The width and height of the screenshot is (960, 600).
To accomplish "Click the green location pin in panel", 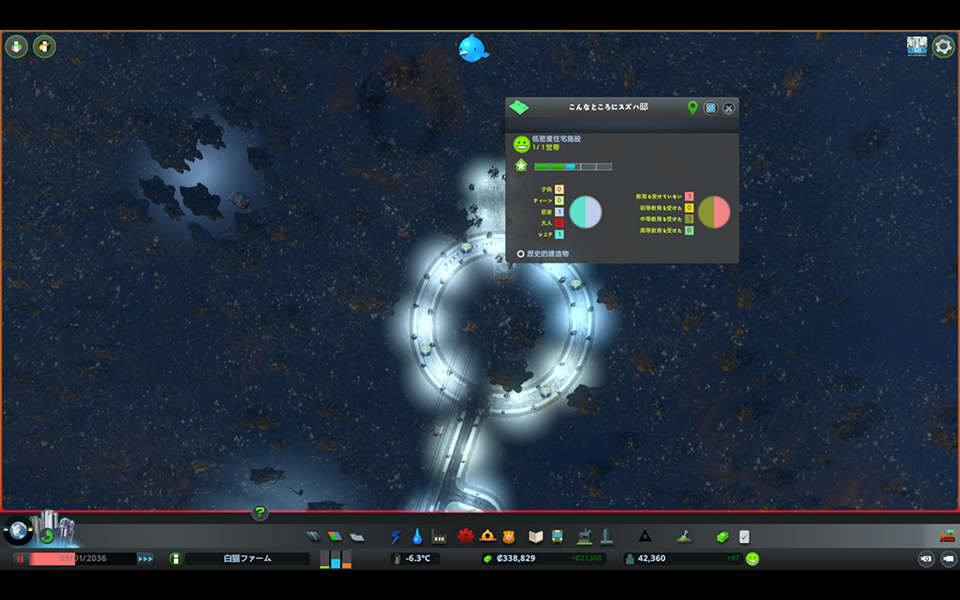I will (692, 108).
